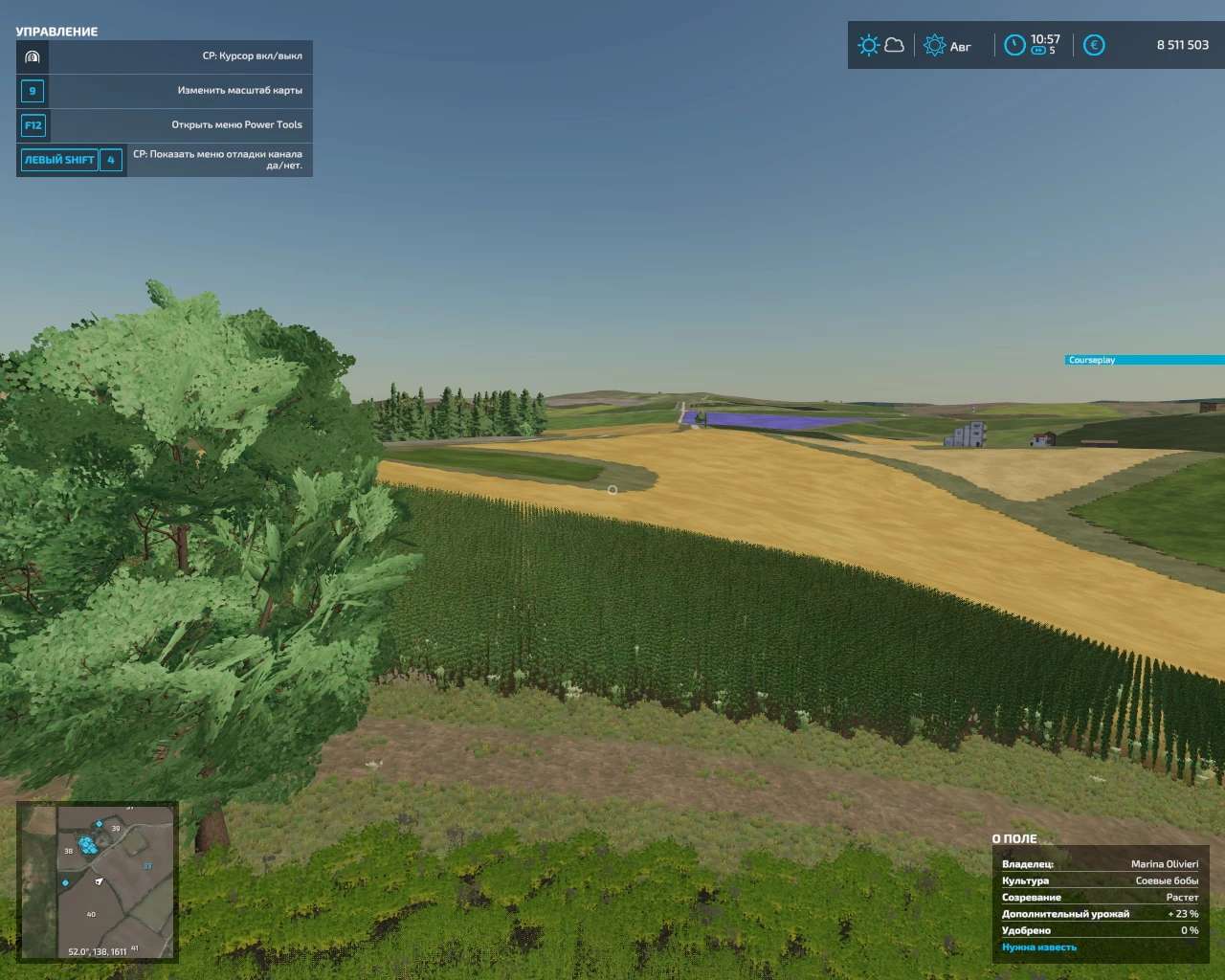Toggle меню отладки канала да/нет entry

click(x=218, y=158)
